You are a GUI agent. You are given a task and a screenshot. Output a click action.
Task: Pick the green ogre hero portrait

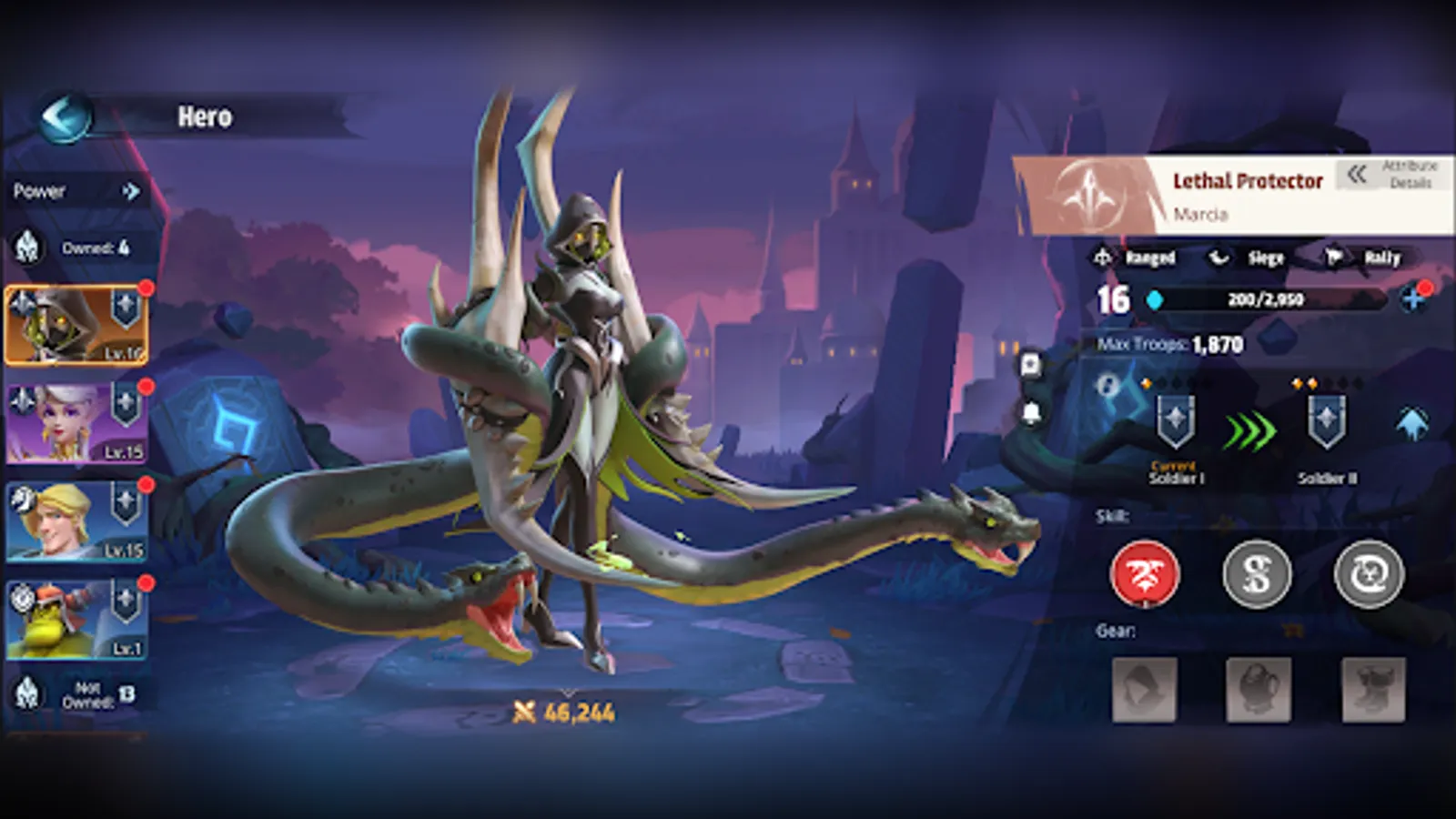tap(76, 621)
